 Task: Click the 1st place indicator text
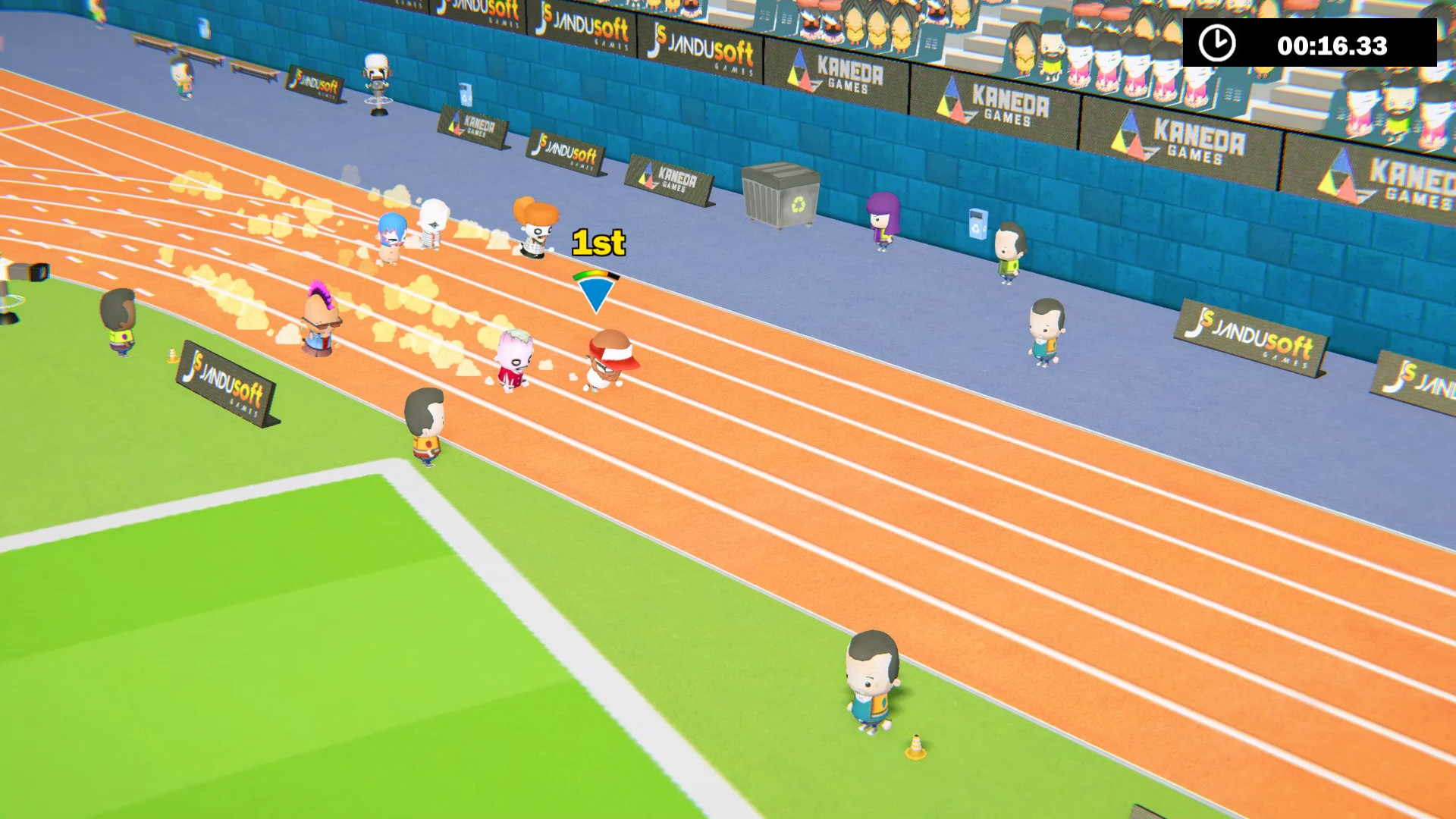(x=598, y=243)
